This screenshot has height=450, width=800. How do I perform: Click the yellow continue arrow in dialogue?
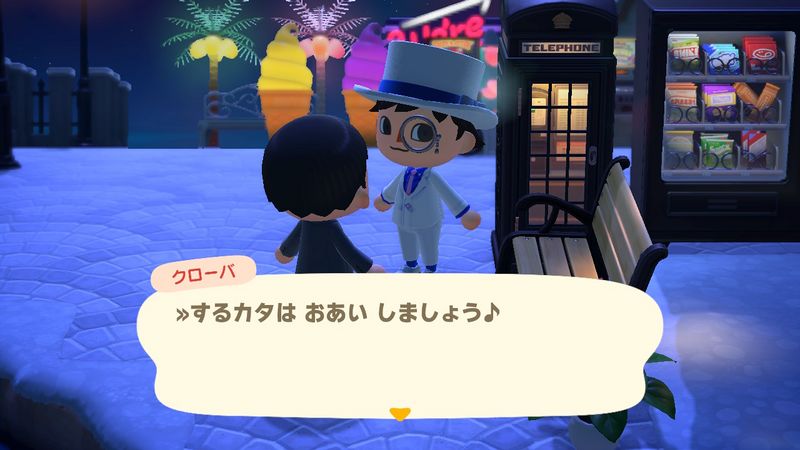pyautogui.click(x=400, y=411)
